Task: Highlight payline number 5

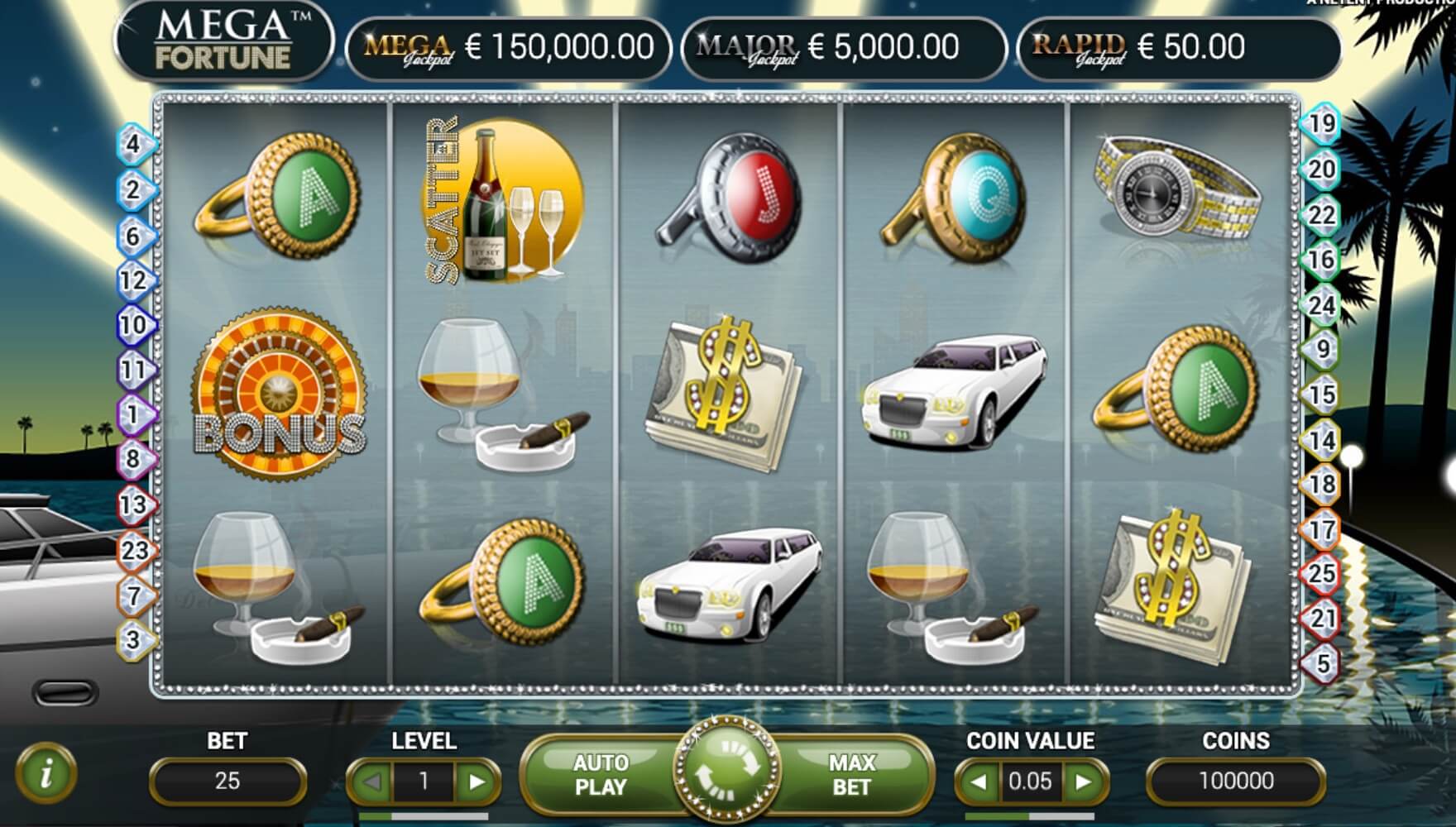Action: point(1322,663)
